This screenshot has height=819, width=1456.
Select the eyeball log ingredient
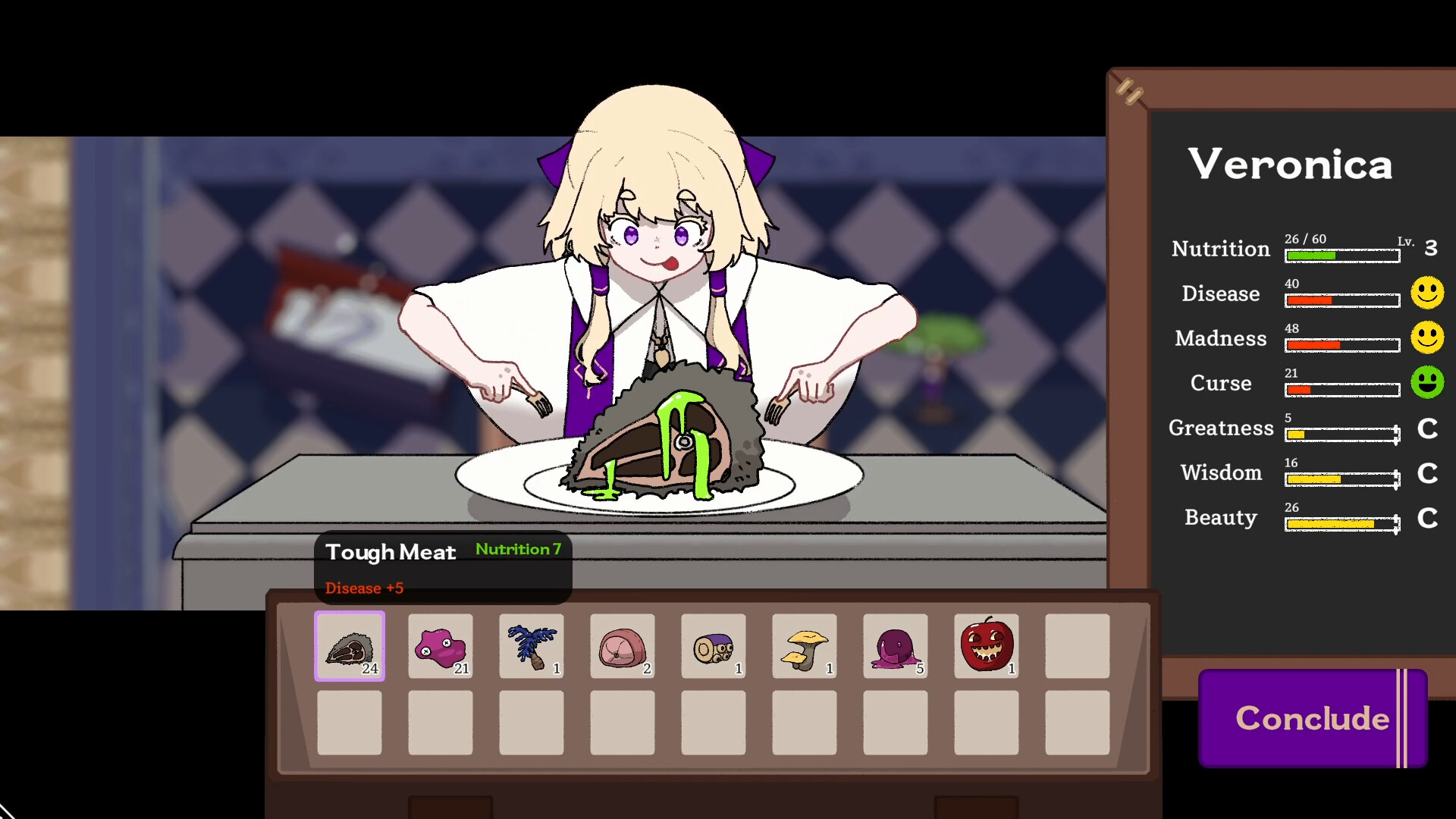click(713, 646)
